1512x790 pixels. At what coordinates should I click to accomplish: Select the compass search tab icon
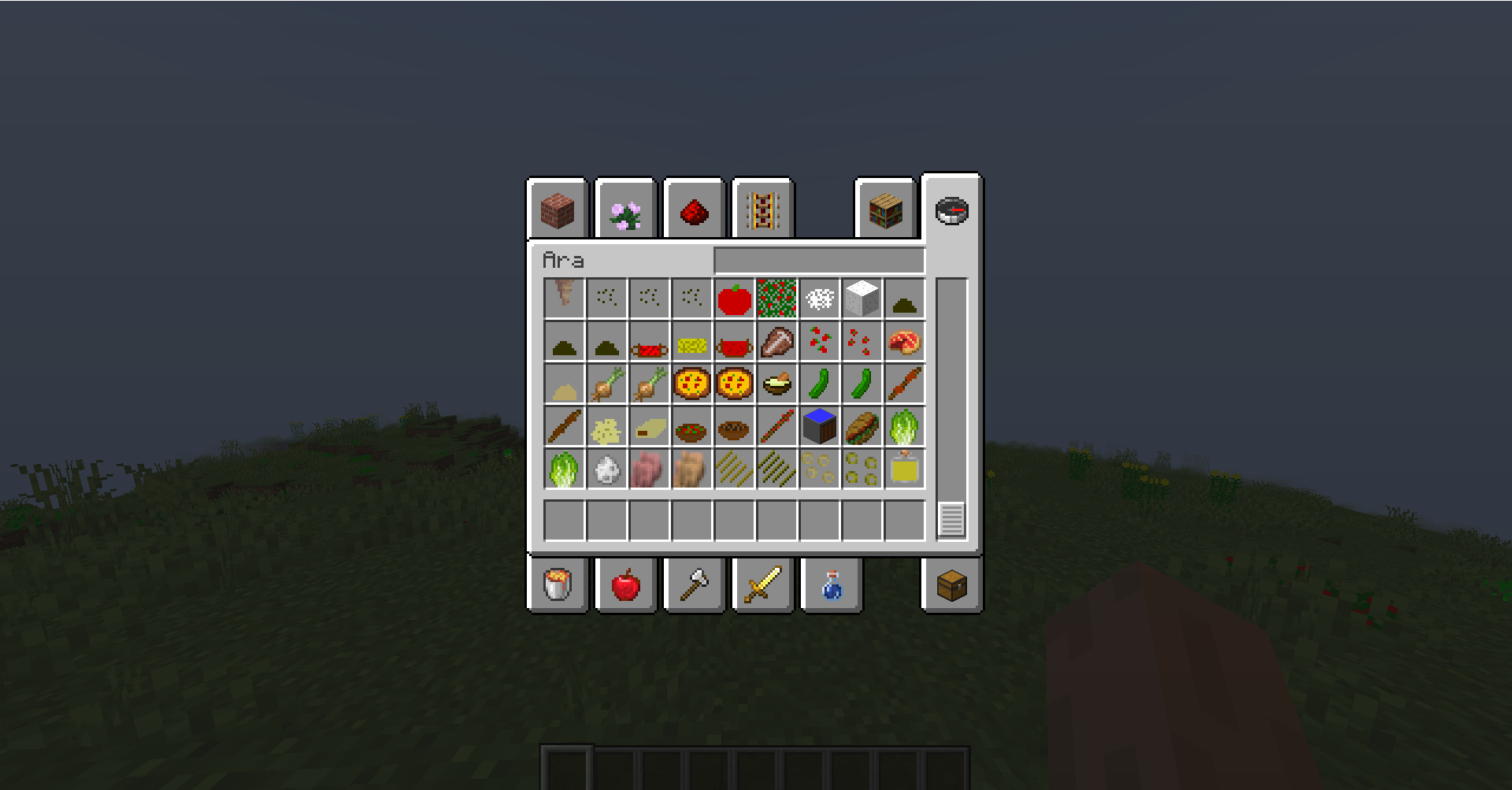point(951,211)
